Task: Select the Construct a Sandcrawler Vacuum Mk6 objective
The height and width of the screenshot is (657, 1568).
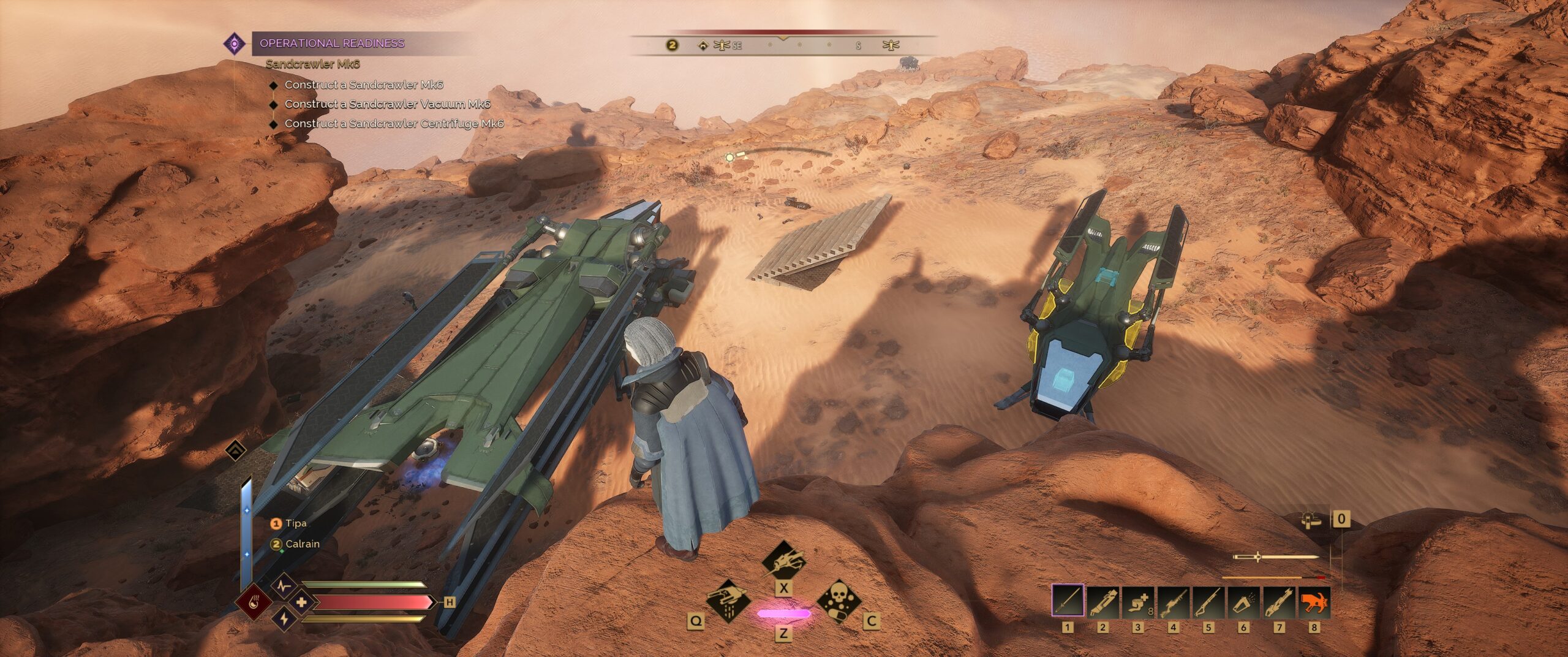Action: 387,104
